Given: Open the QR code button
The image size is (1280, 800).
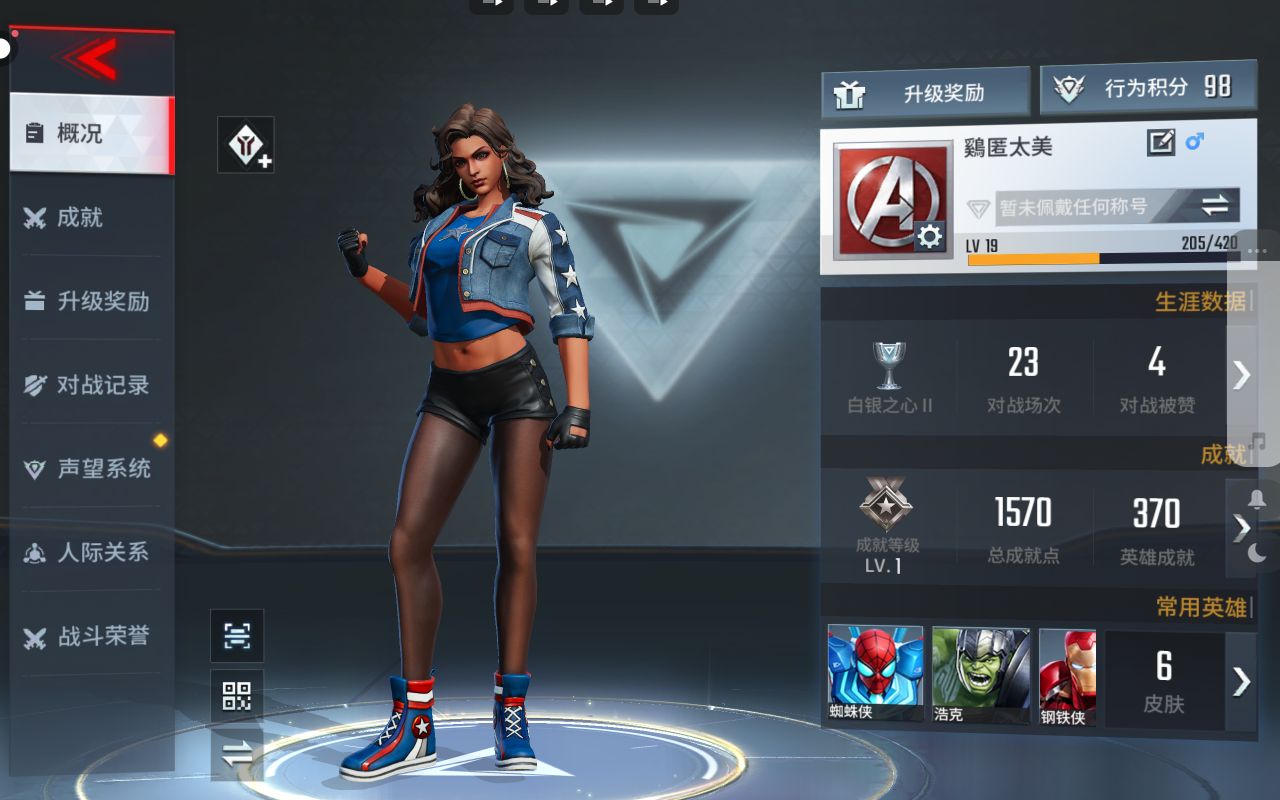Looking at the screenshot, I should pos(237,696).
